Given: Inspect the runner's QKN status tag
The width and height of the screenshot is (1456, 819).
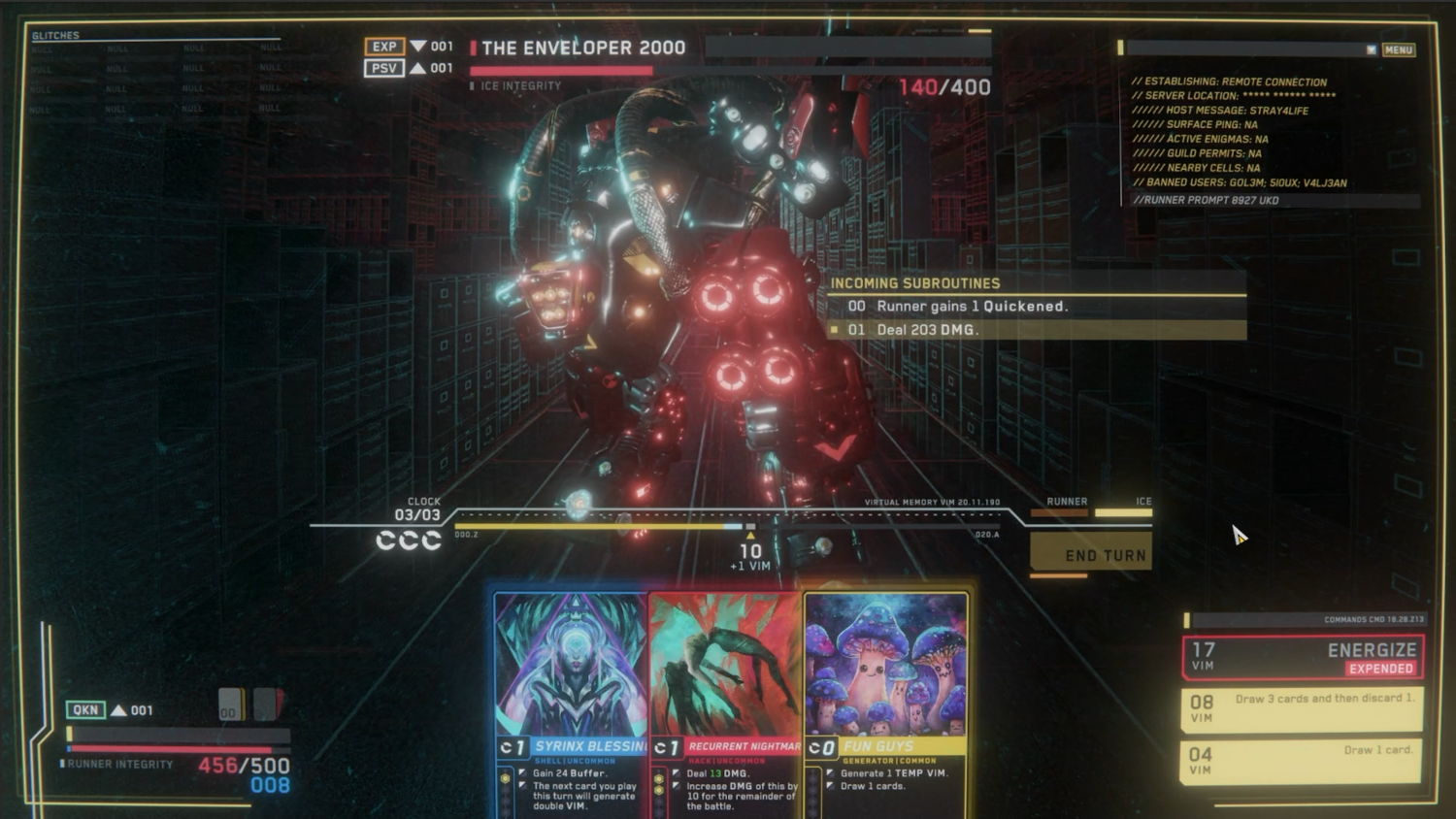Looking at the screenshot, I should pyautogui.click(x=85, y=710).
